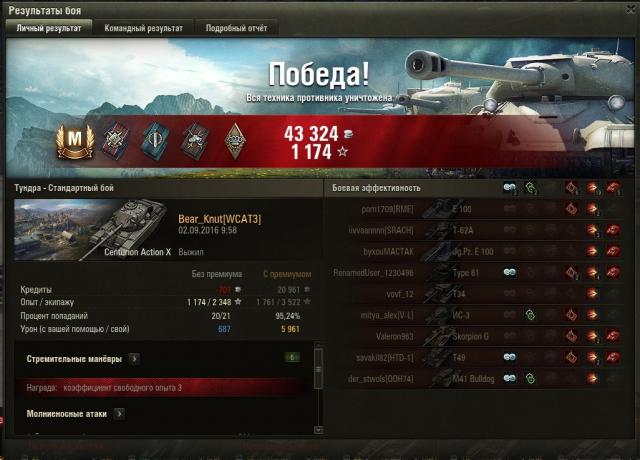640x460 pixels.
Task: Expand the Стремительные манёвры mission details
Action: click(x=134, y=357)
